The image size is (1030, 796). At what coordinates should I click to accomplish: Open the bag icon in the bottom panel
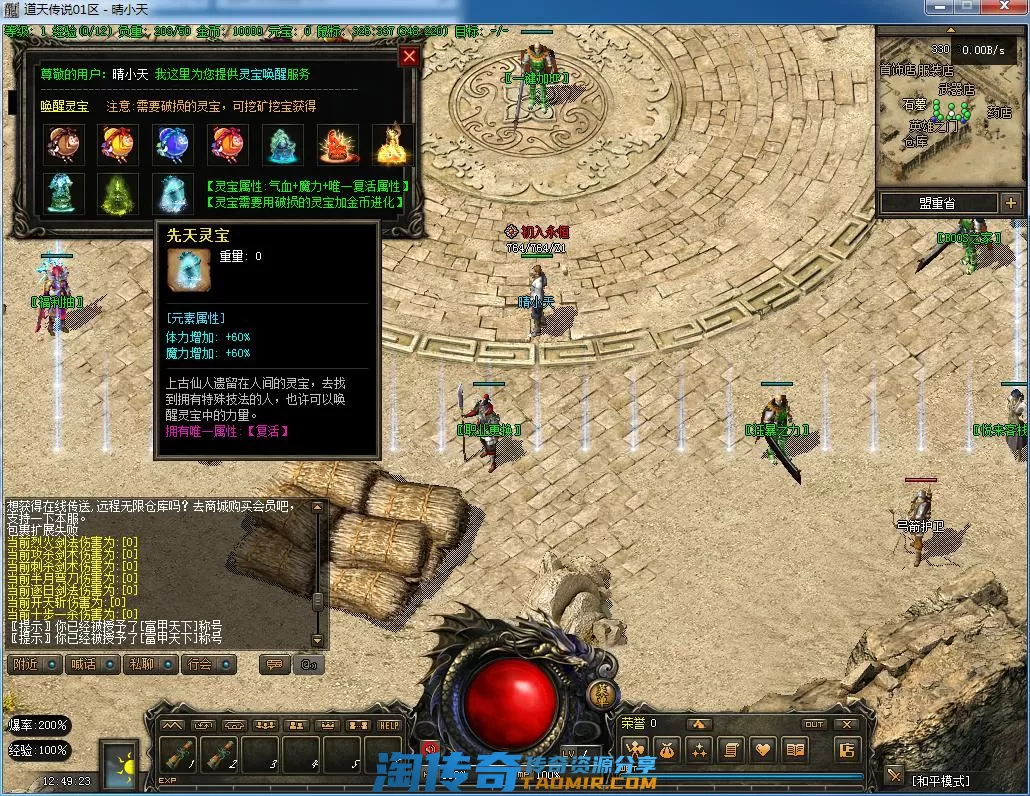pos(666,749)
